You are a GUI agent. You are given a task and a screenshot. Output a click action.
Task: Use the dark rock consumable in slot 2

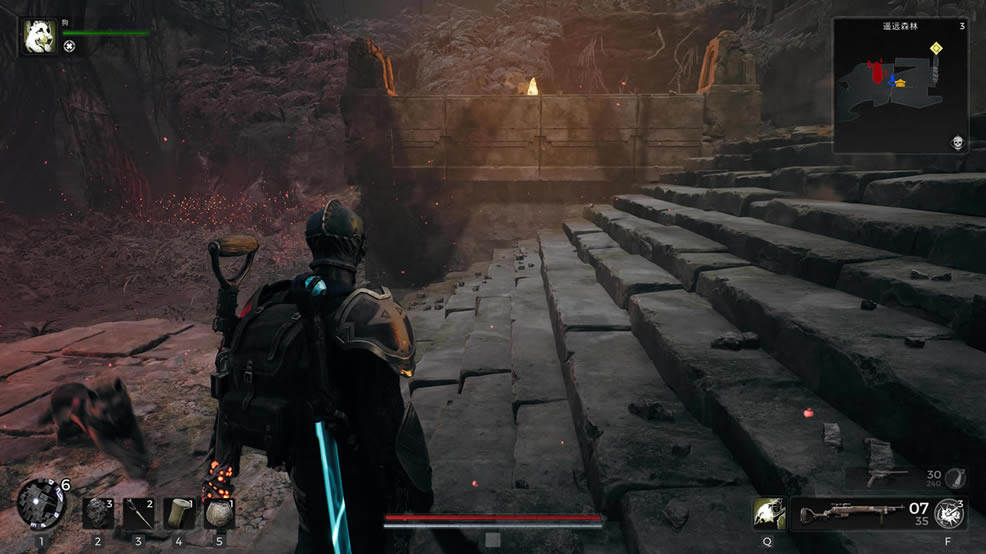coord(97,513)
